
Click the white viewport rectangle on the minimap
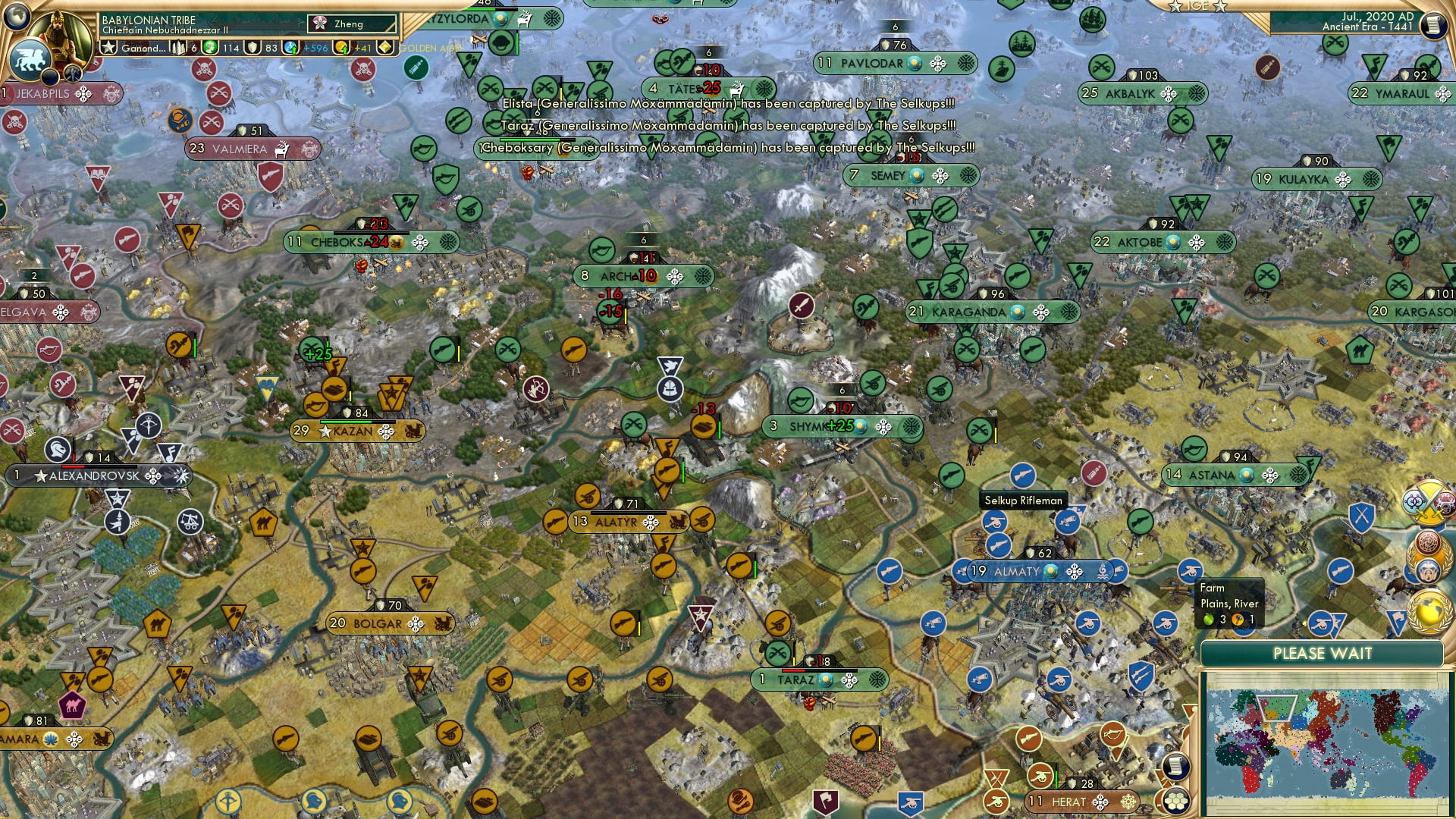pyautogui.click(x=1276, y=708)
